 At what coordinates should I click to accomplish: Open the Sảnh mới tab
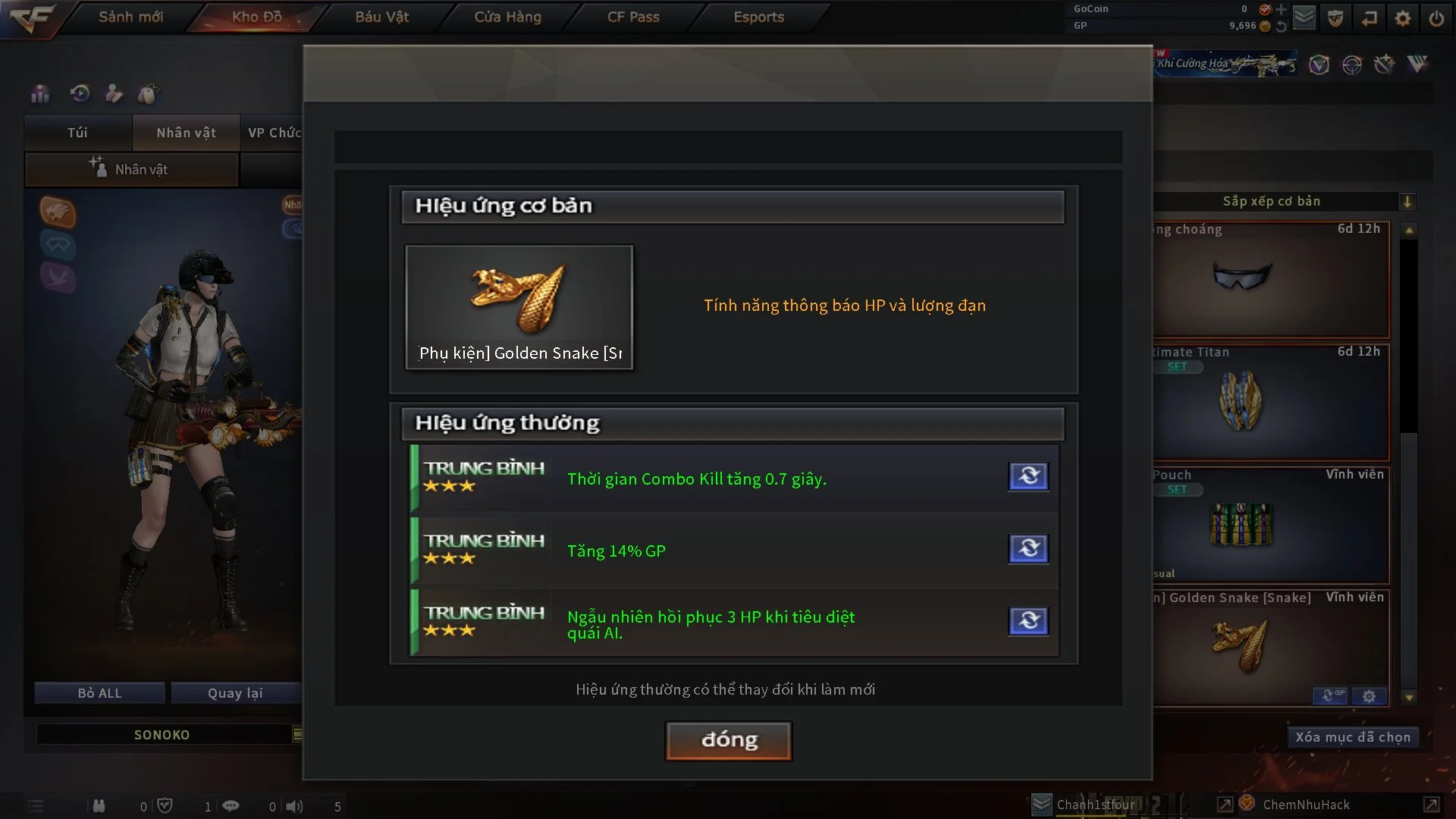point(130,17)
